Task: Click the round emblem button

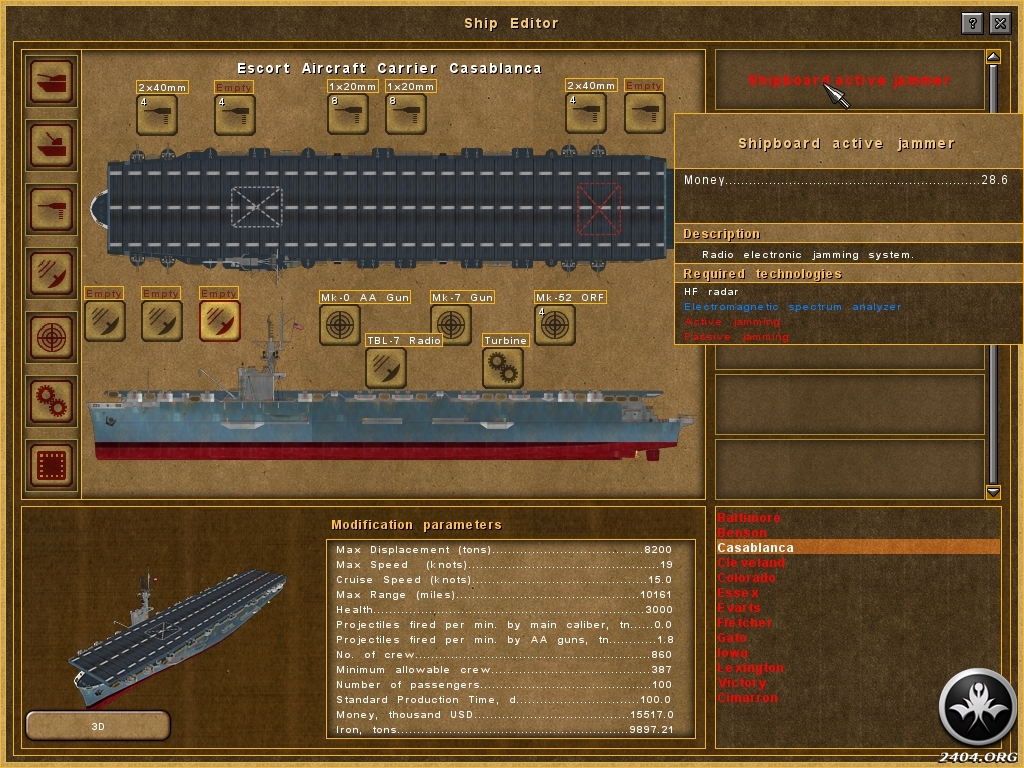Action: pyautogui.click(x=978, y=707)
